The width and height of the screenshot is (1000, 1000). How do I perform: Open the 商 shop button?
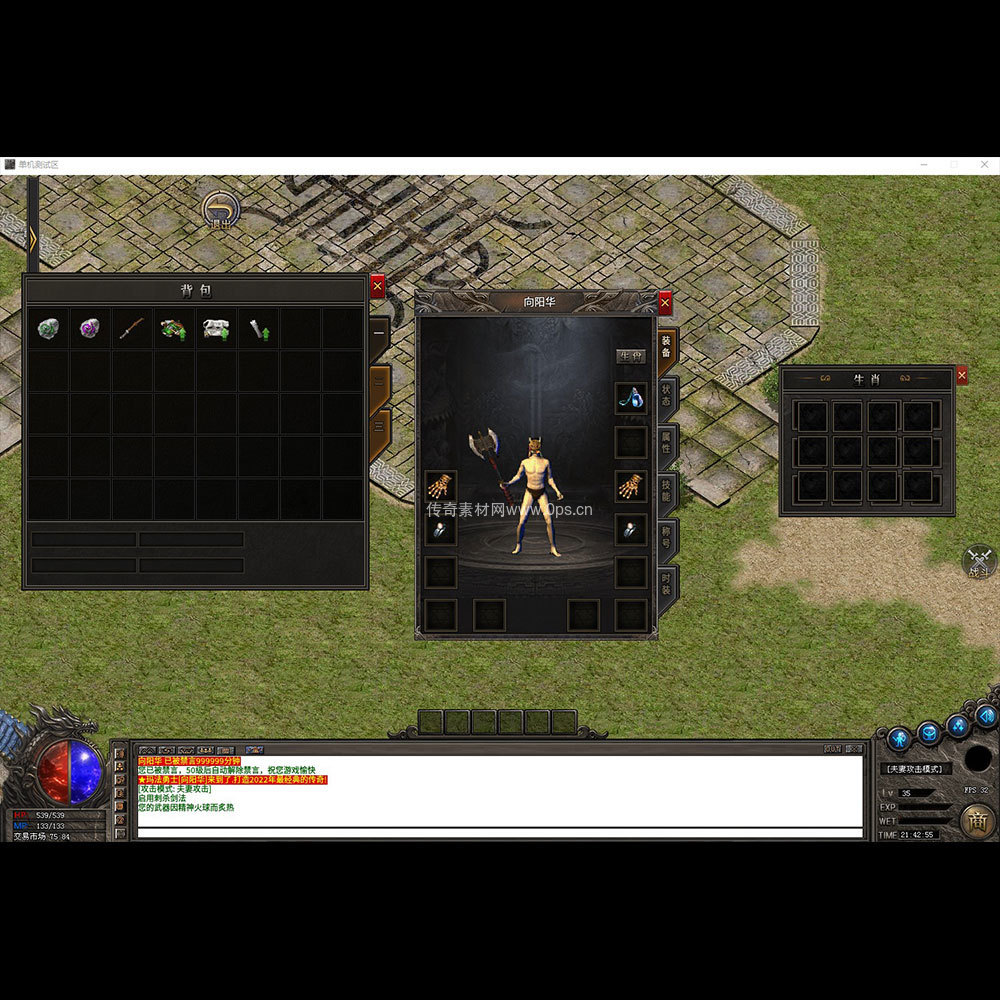(977, 820)
